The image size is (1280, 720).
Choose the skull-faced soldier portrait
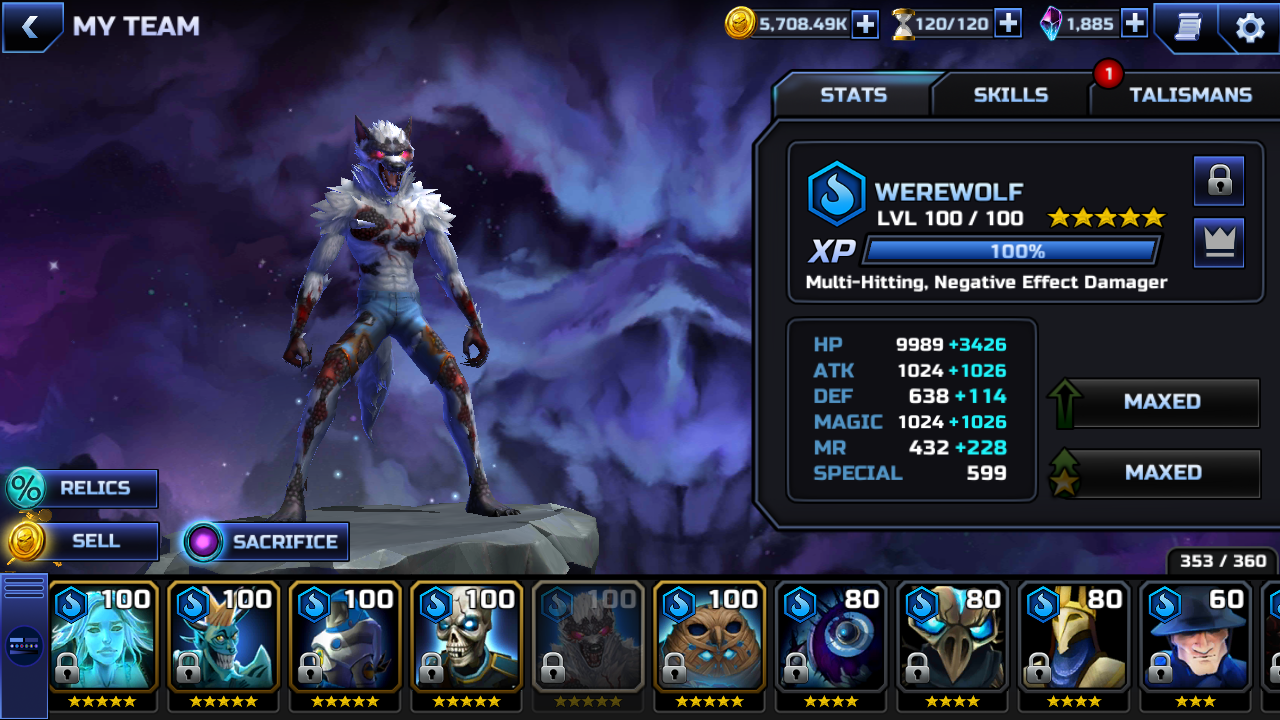point(467,637)
